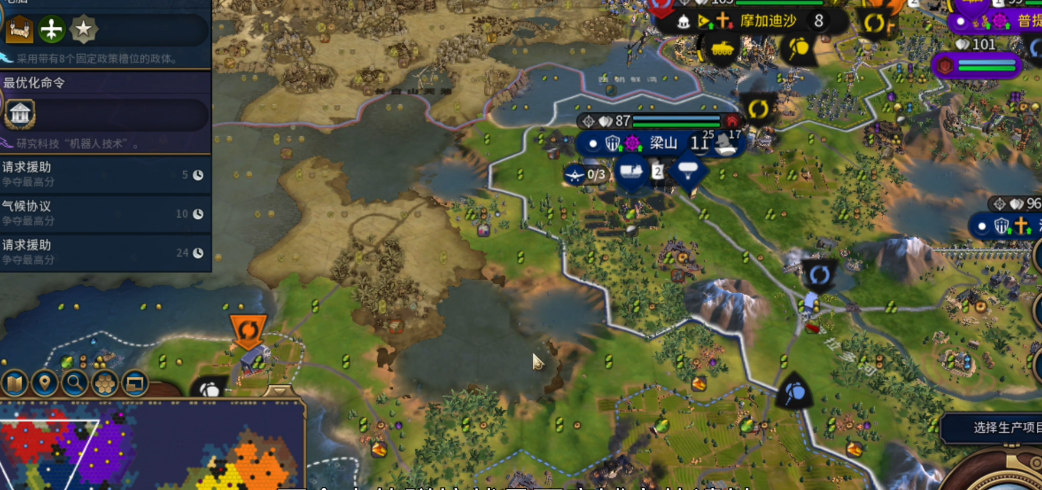
Task: Click the 选择生产项目 notification button
Action: (x=992, y=428)
